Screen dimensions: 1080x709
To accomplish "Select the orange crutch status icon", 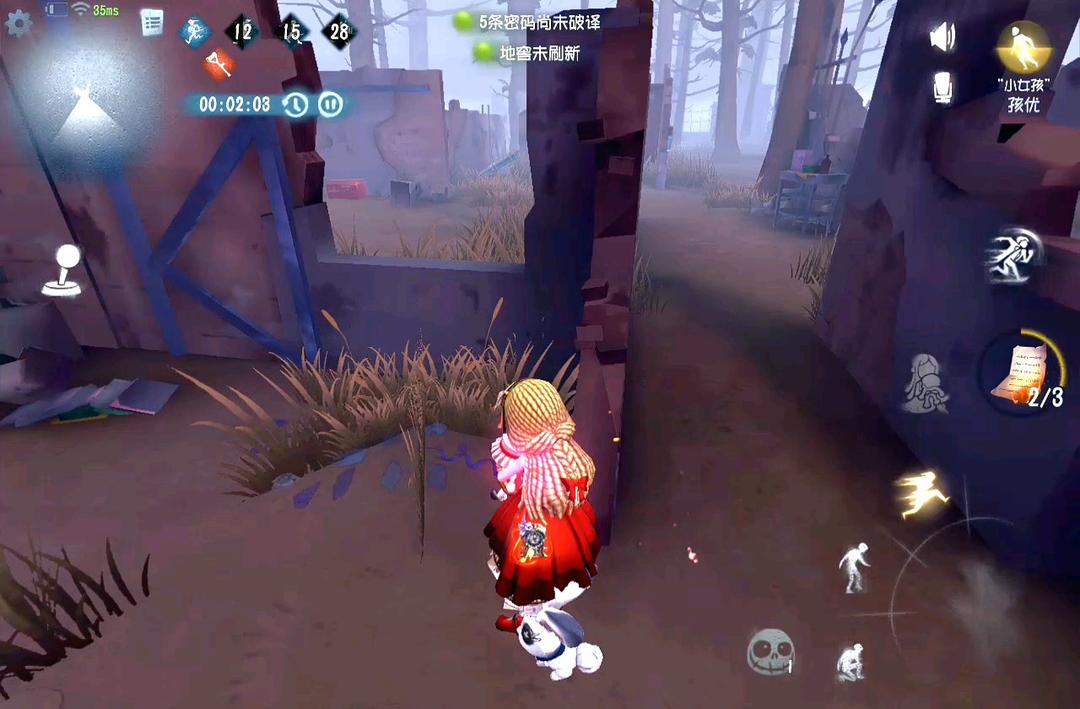I will 219,65.
